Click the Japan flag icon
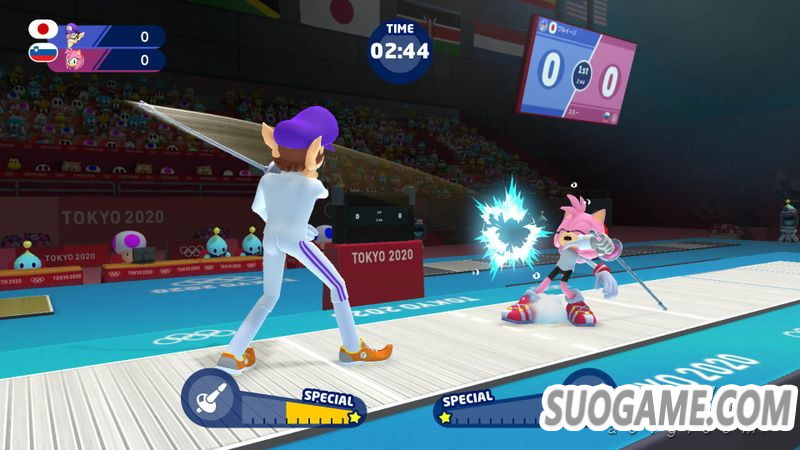This screenshot has height=450, width=800. point(43,30)
